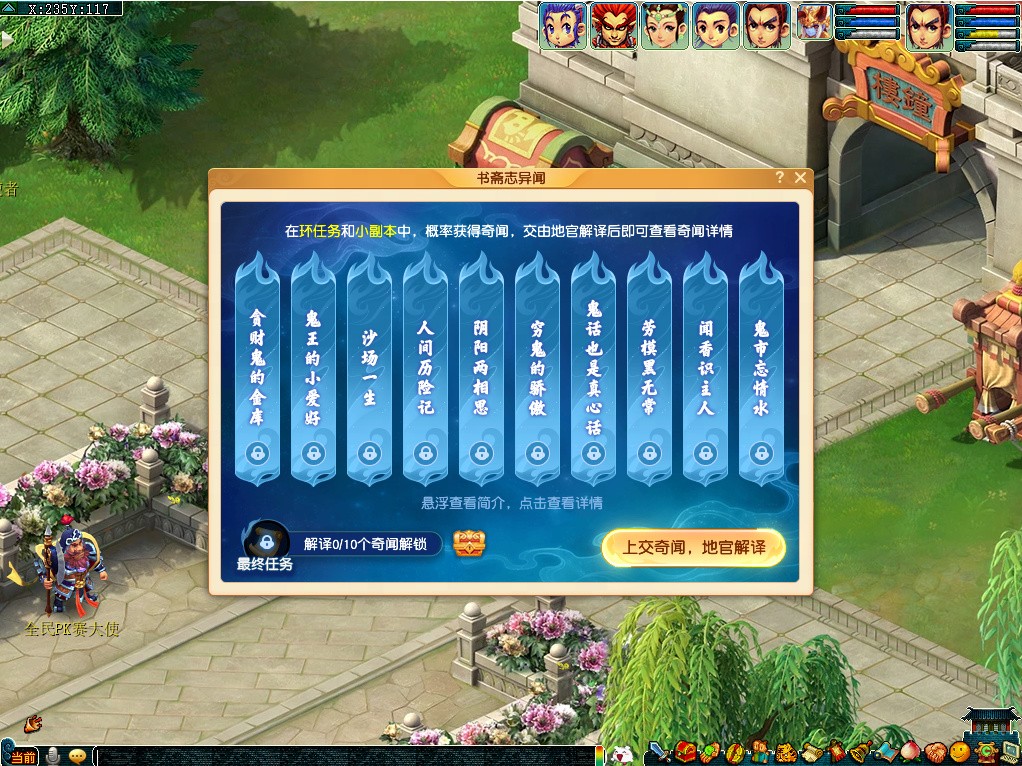Open the treasure chest reward icon
The image size is (1022, 766).
click(x=469, y=544)
